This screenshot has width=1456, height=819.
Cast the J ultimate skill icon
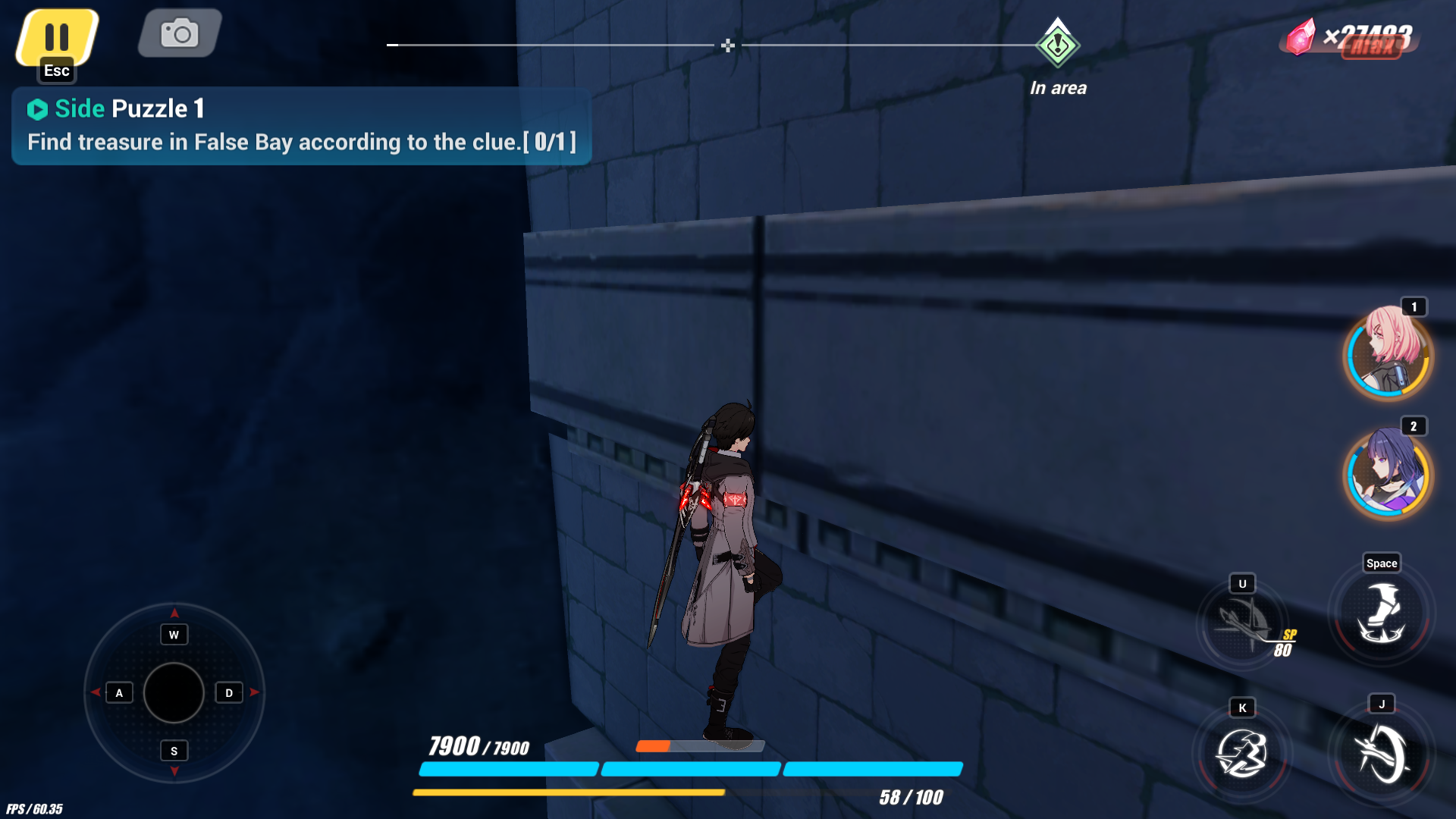(1382, 755)
